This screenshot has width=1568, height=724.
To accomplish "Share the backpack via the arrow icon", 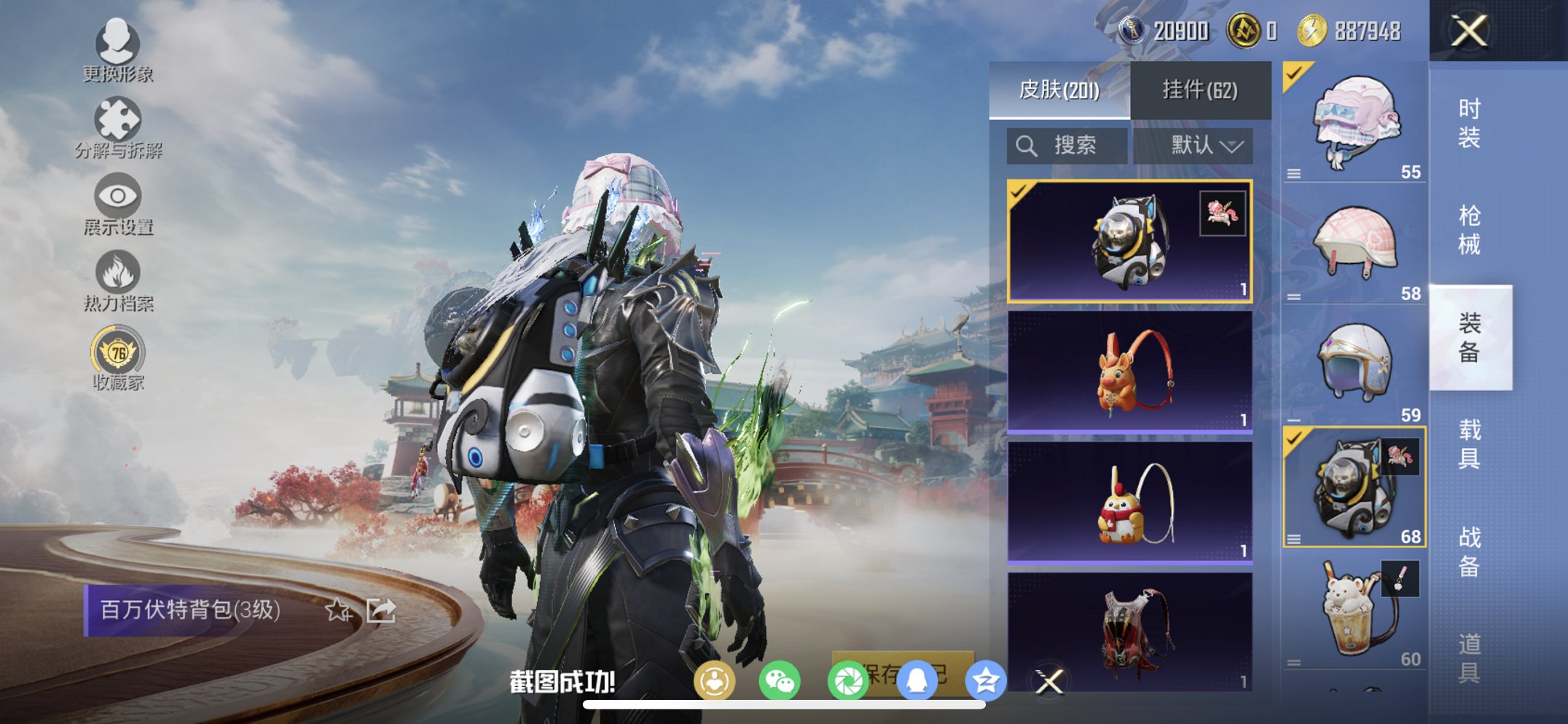I will point(381,610).
